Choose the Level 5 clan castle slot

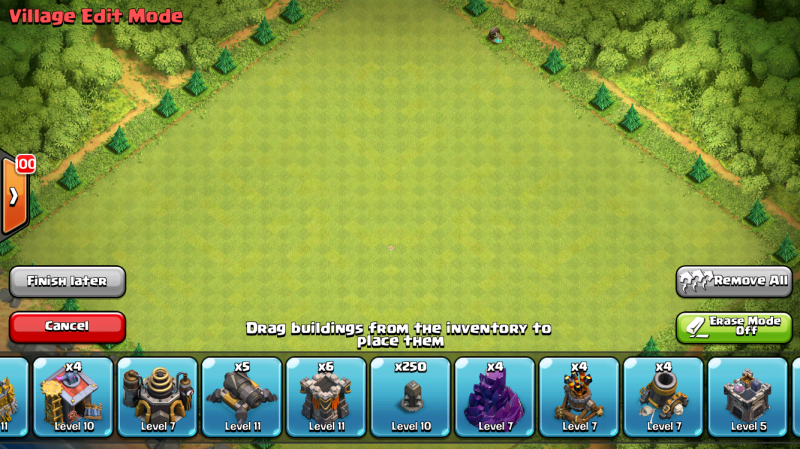tap(747, 397)
